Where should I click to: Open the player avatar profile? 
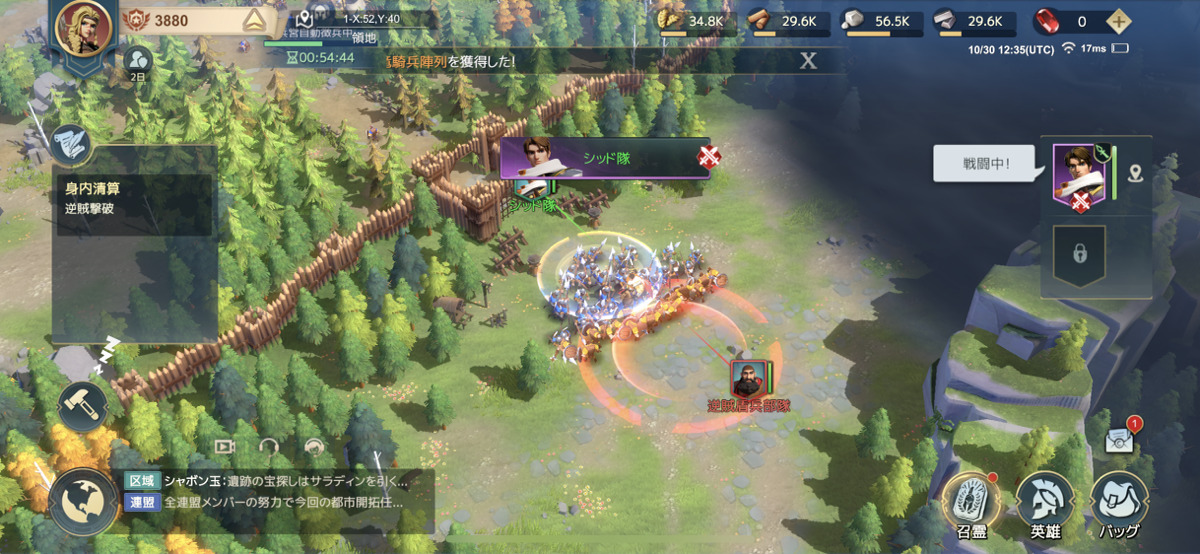(x=84, y=28)
